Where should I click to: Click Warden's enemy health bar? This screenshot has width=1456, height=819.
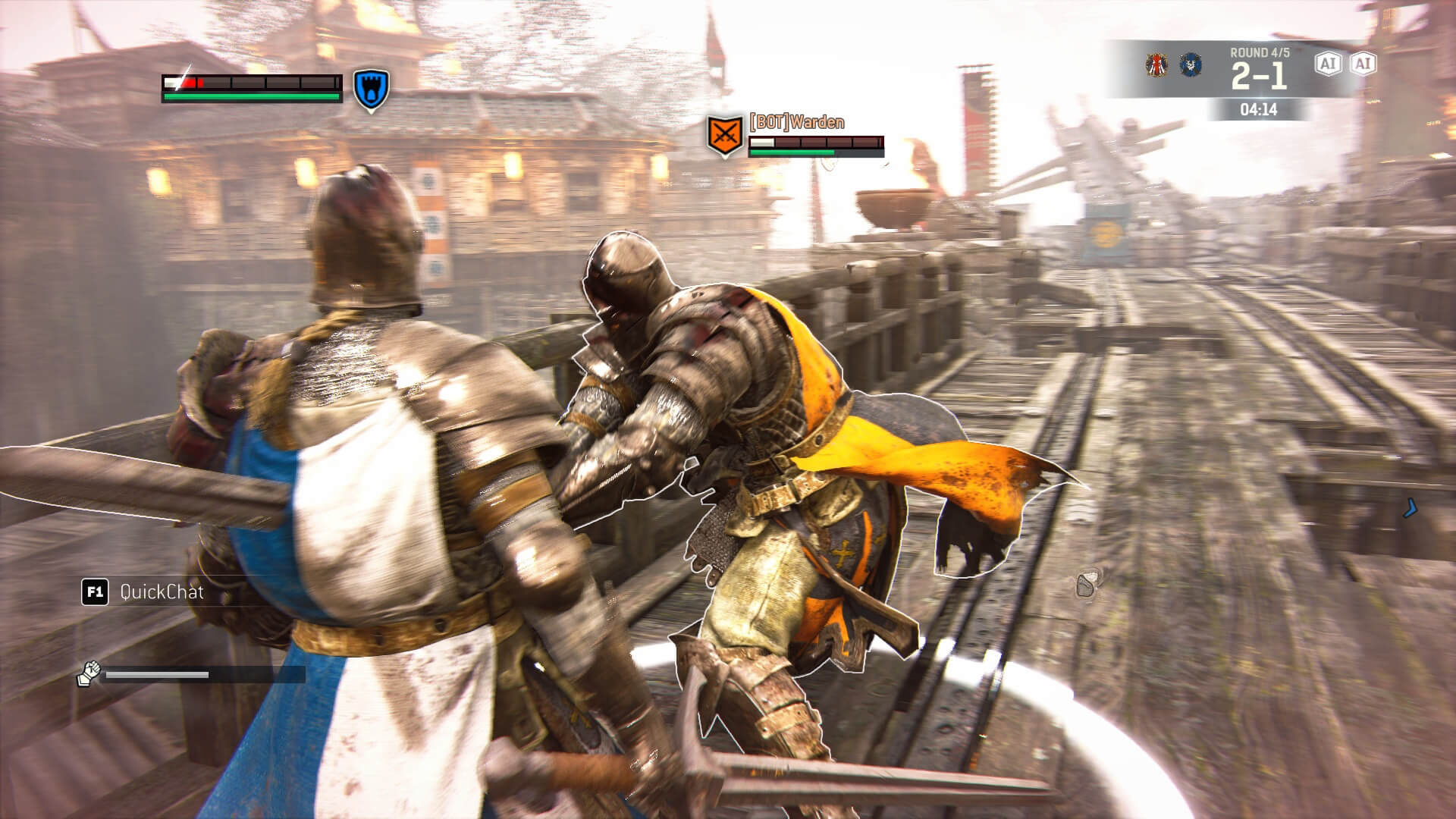point(811,149)
